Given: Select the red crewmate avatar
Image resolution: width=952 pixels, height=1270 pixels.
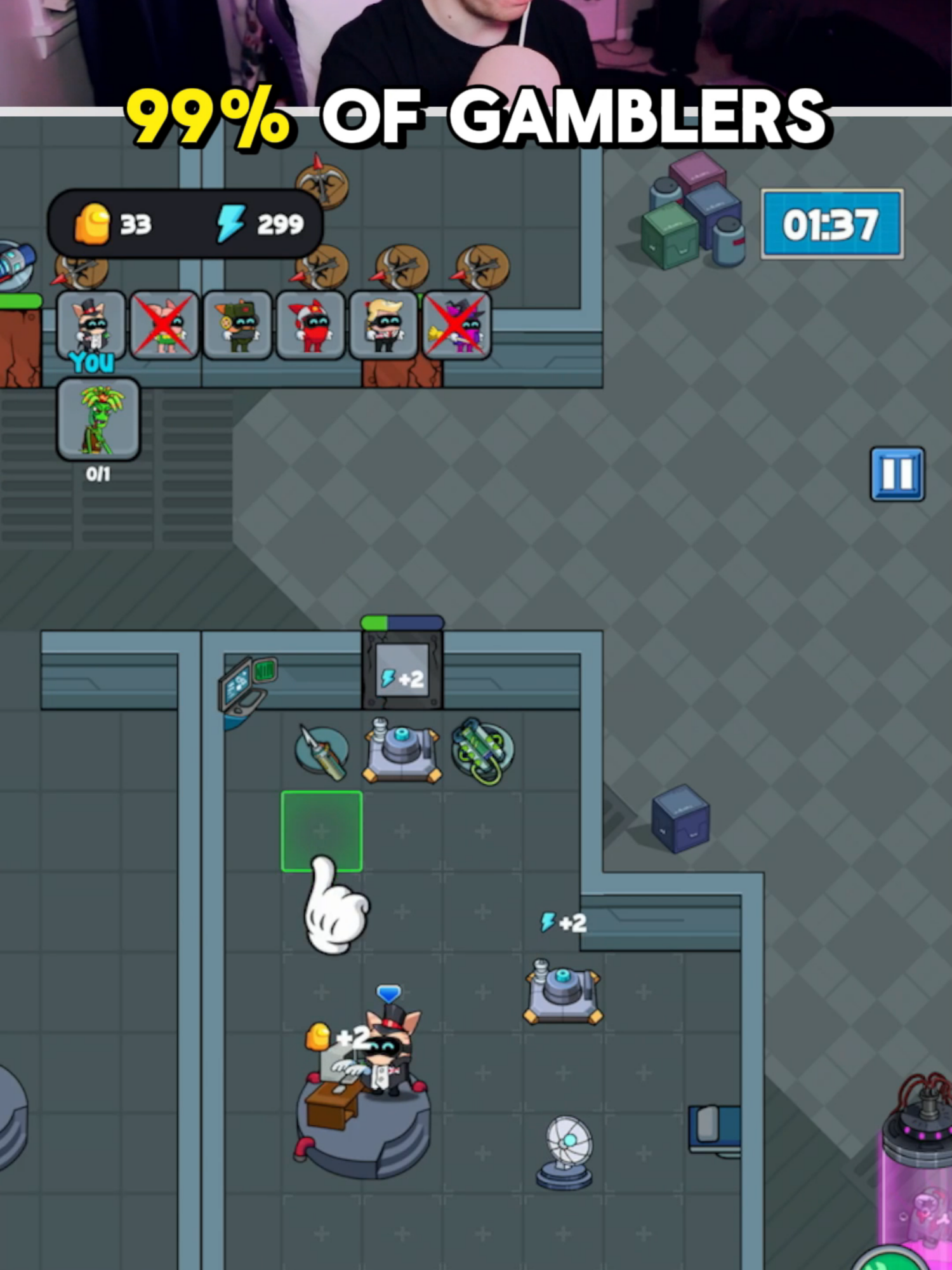Looking at the screenshot, I should click(x=311, y=327).
